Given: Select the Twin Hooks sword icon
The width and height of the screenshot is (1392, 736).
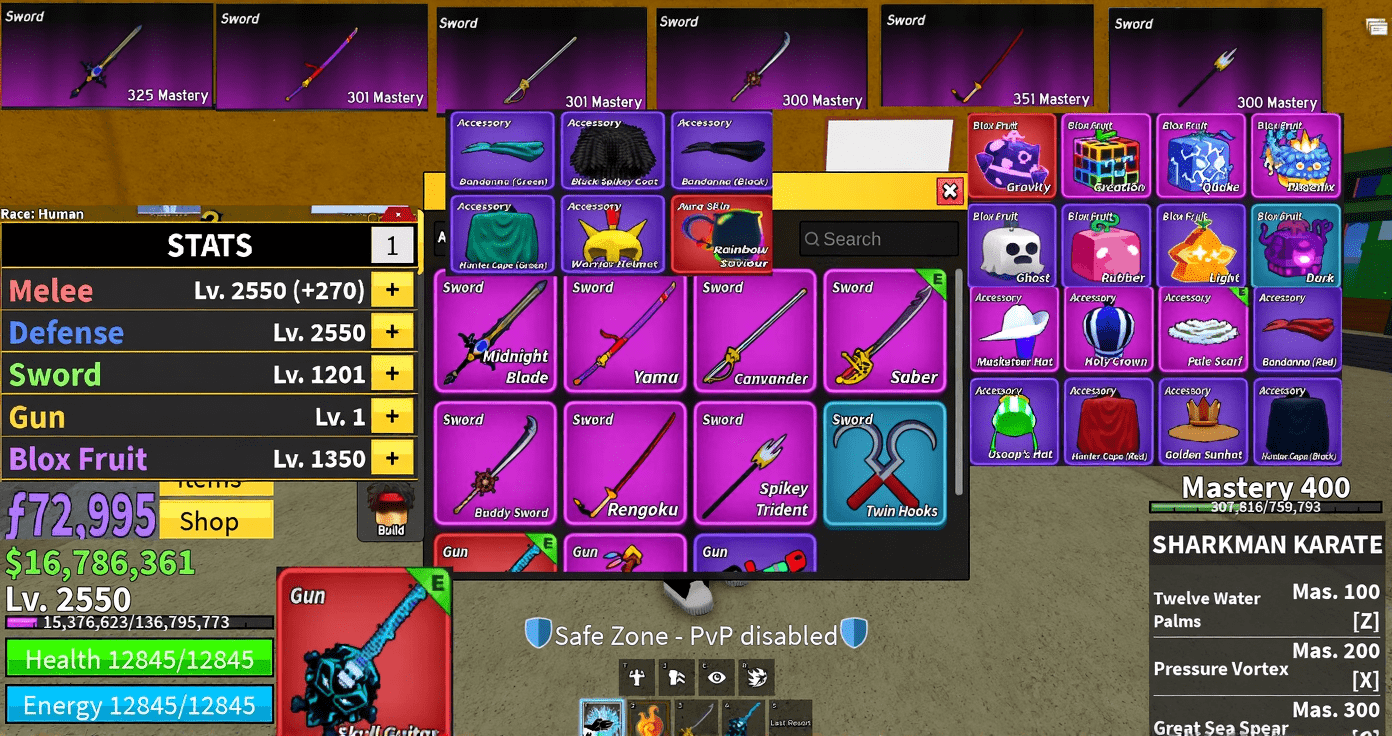Looking at the screenshot, I should point(884,463).
